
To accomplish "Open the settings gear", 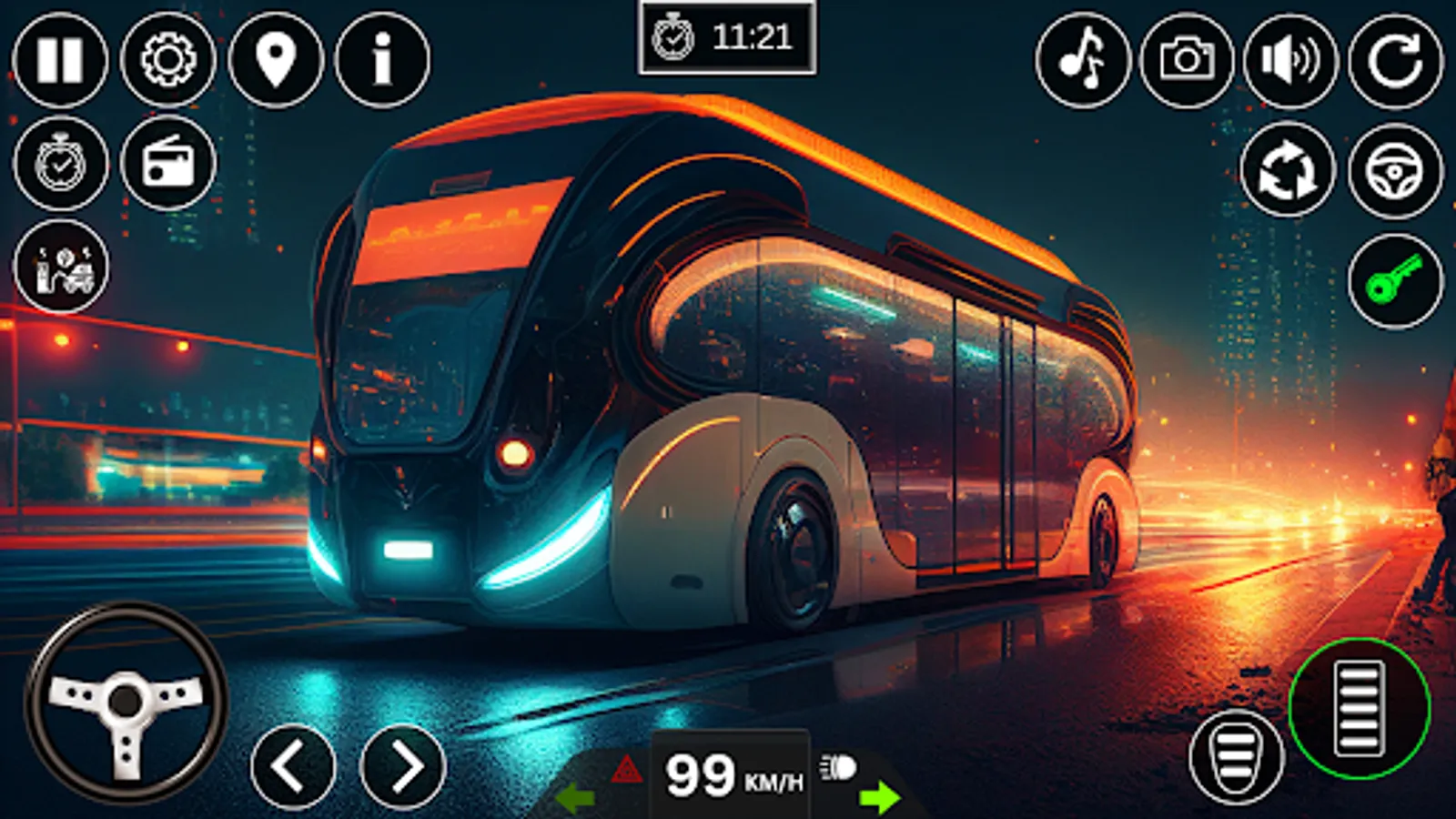I will tap(168, 57).
